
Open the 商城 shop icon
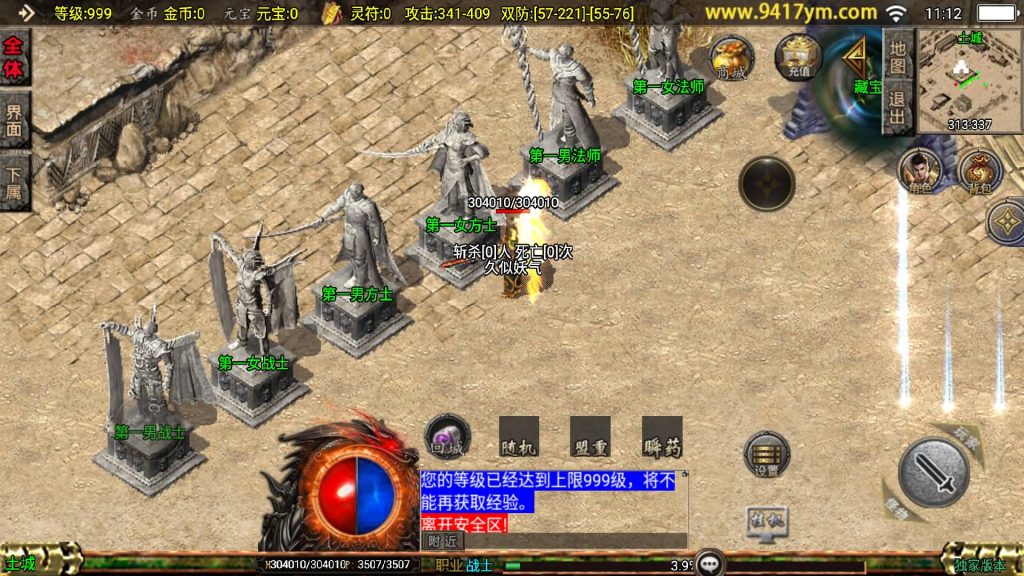[x=731, y=58]
